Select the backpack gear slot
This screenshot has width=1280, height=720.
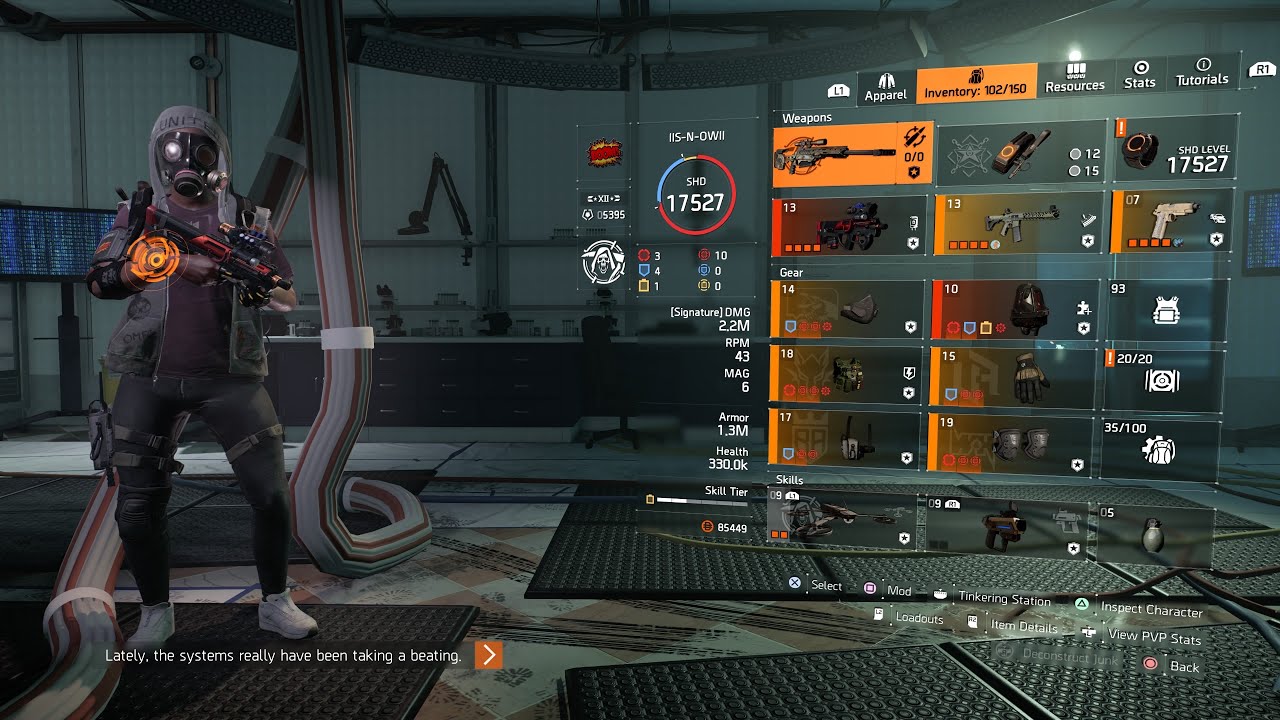(1012, 309)
